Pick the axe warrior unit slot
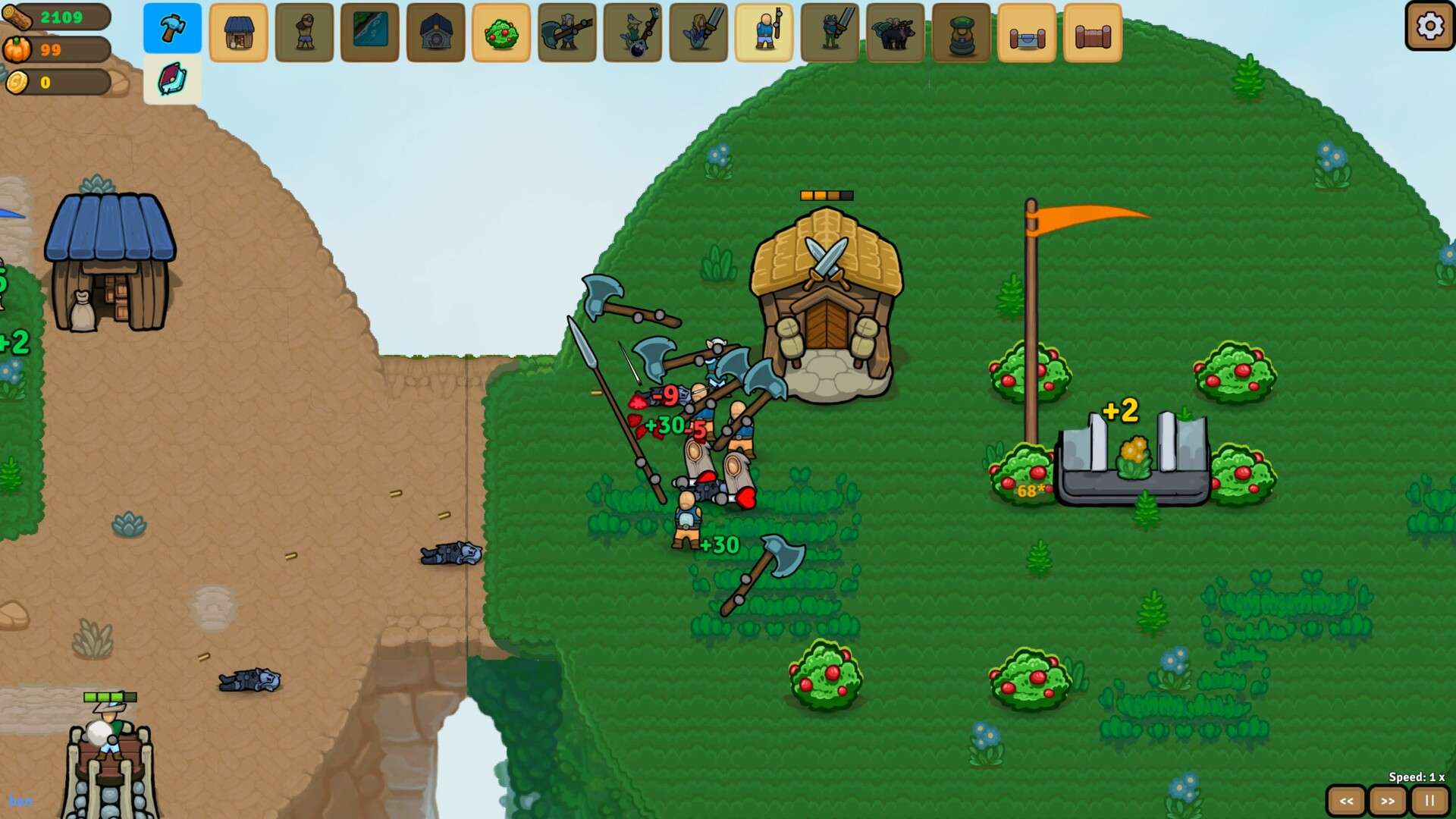Image resolution: width=1456 pixels, height=819 pixels. (567, 33)
